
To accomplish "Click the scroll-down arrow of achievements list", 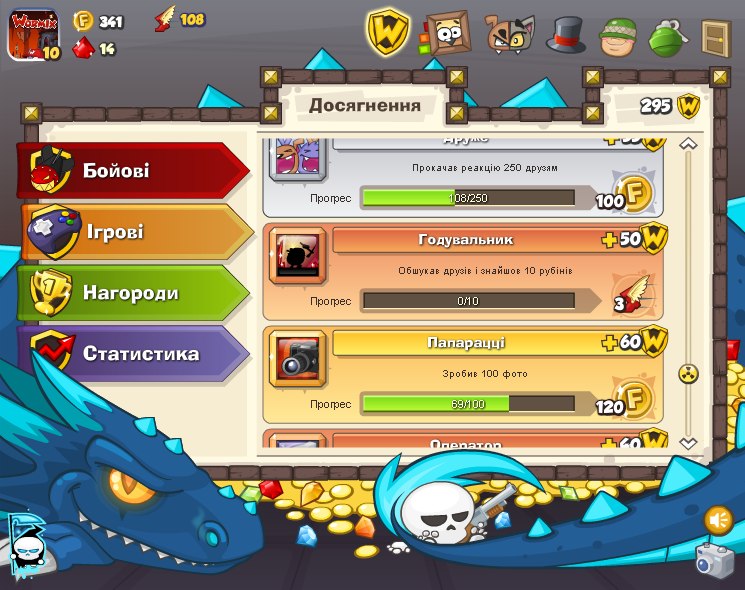I will [x=687, y=442].
